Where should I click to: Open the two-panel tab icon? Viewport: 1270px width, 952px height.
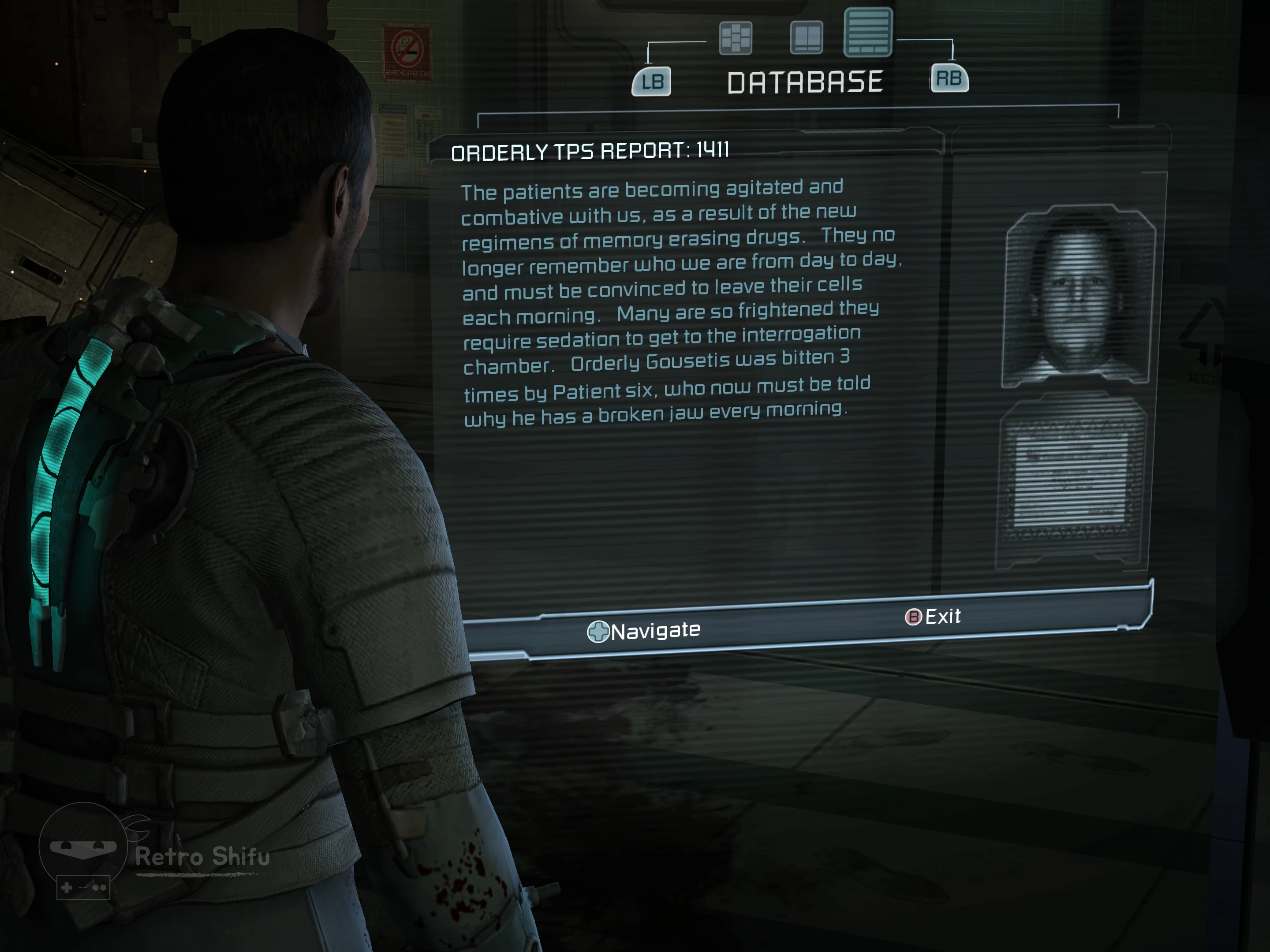(x=807, y=37)
